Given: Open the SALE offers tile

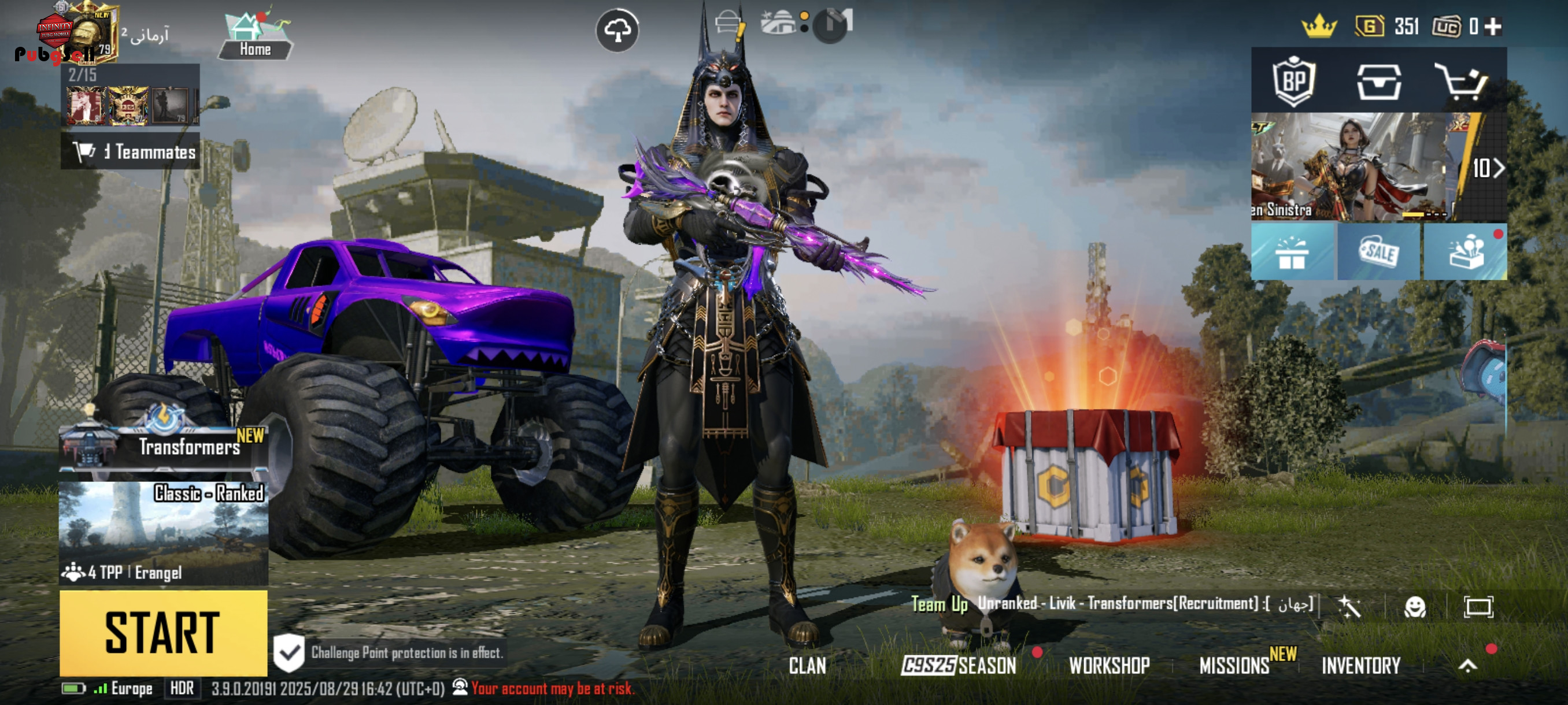Looking at the screenshot, I should pyautogui.click(x=1379, y=251).
